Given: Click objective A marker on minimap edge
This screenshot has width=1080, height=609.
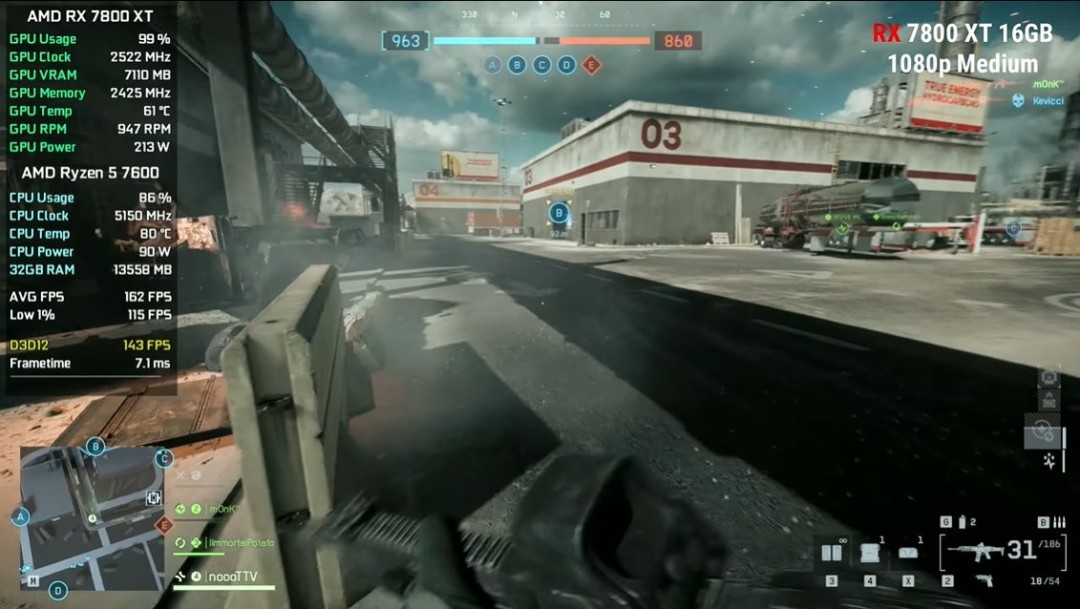Looking at the screenshot, I should point(19,517).
